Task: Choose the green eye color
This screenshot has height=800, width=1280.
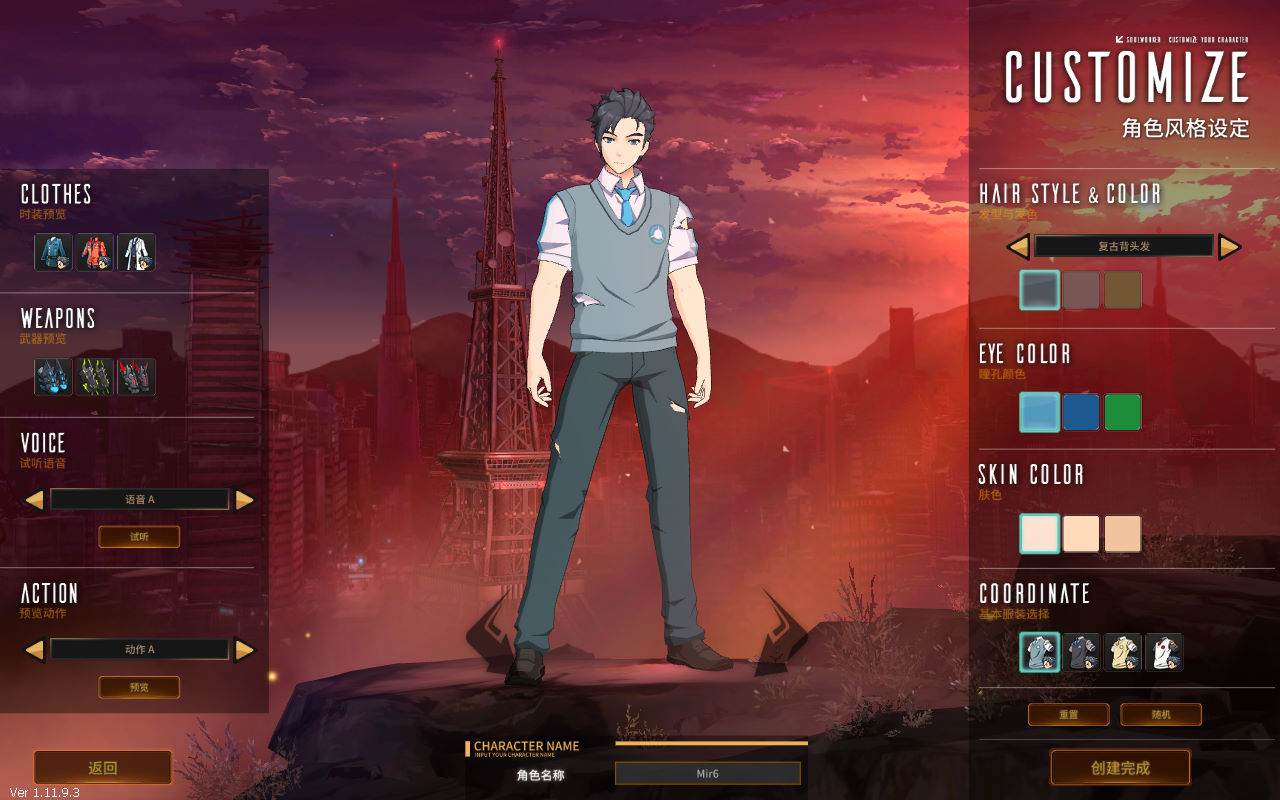Action: [x=1123, y=412]
